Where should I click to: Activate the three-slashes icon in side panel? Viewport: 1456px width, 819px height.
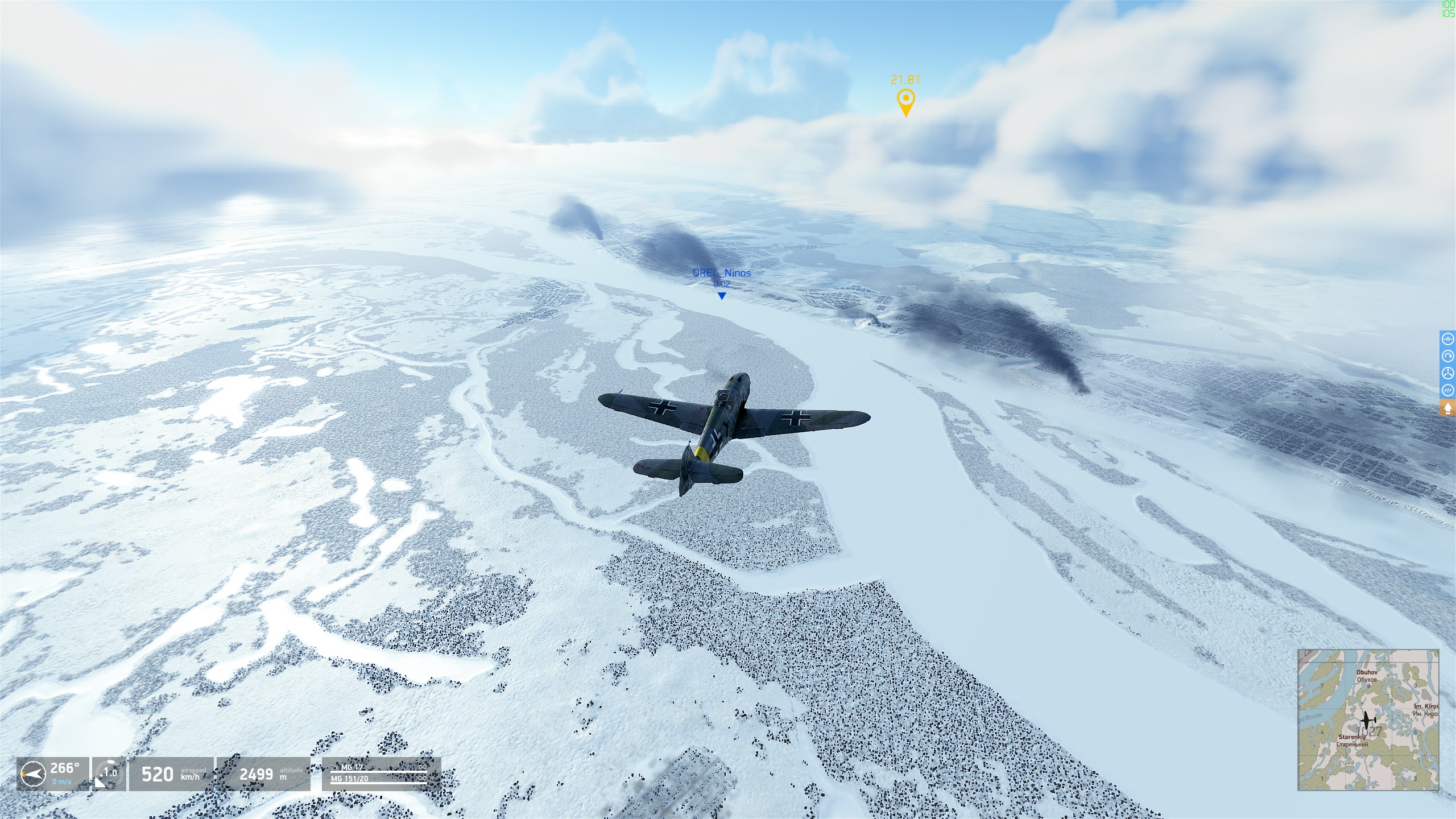coord(1448,390)
